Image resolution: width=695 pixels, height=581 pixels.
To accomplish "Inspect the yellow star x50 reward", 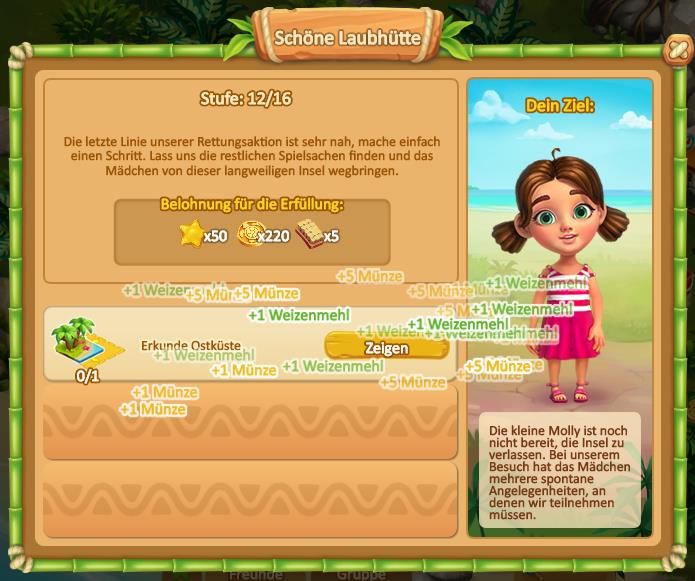I will (x=191, y=235).
